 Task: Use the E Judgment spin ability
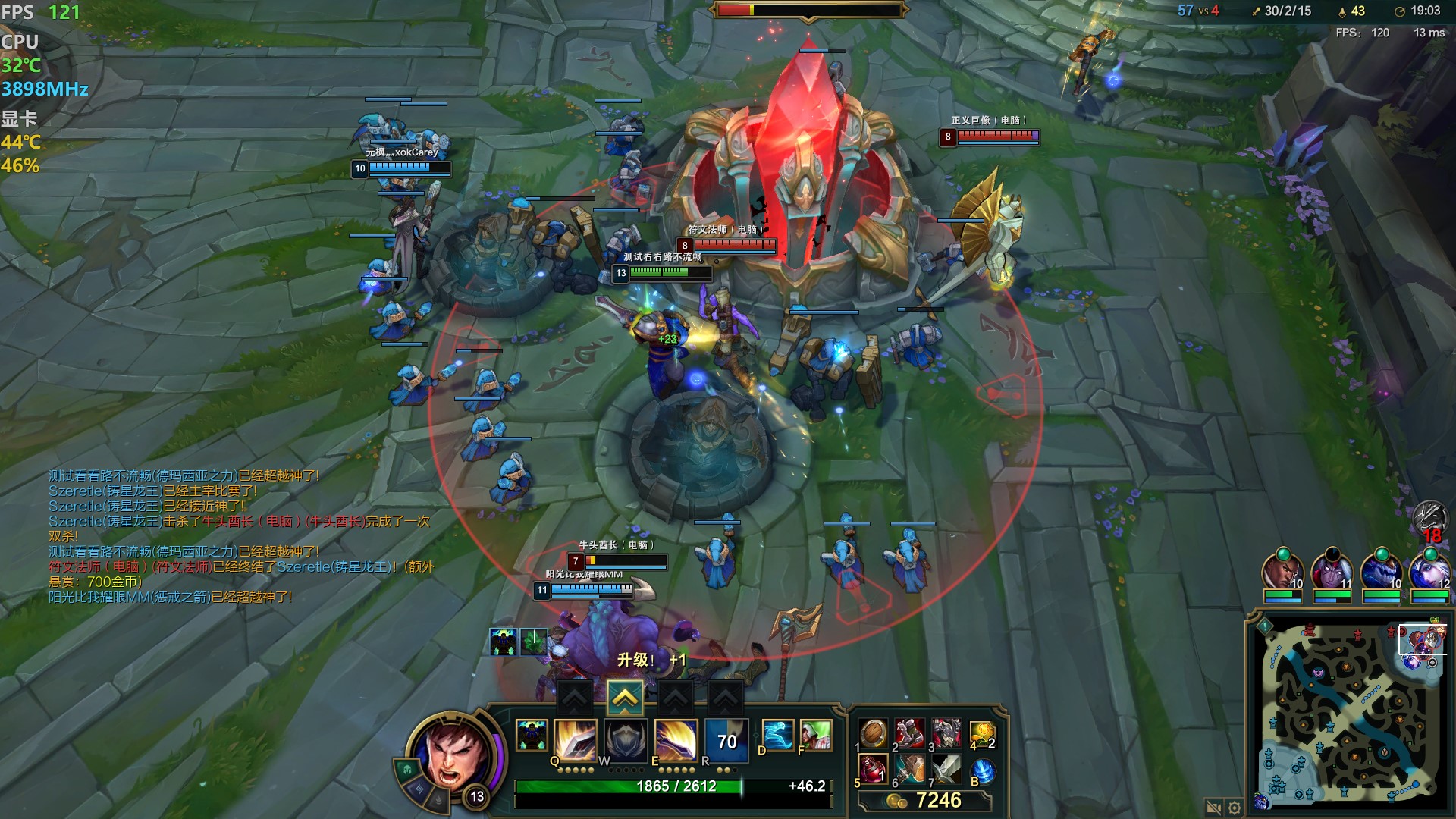676,739
